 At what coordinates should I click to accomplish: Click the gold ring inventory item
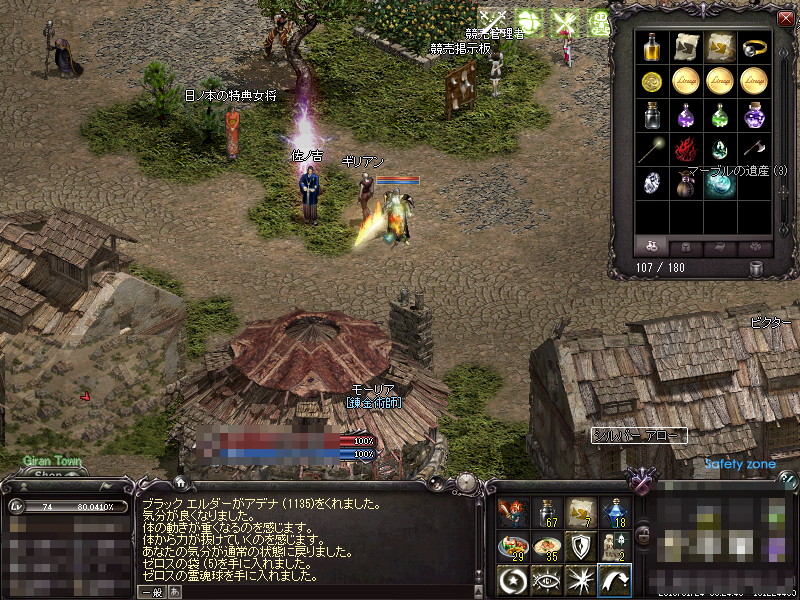[x=754, y=46]
